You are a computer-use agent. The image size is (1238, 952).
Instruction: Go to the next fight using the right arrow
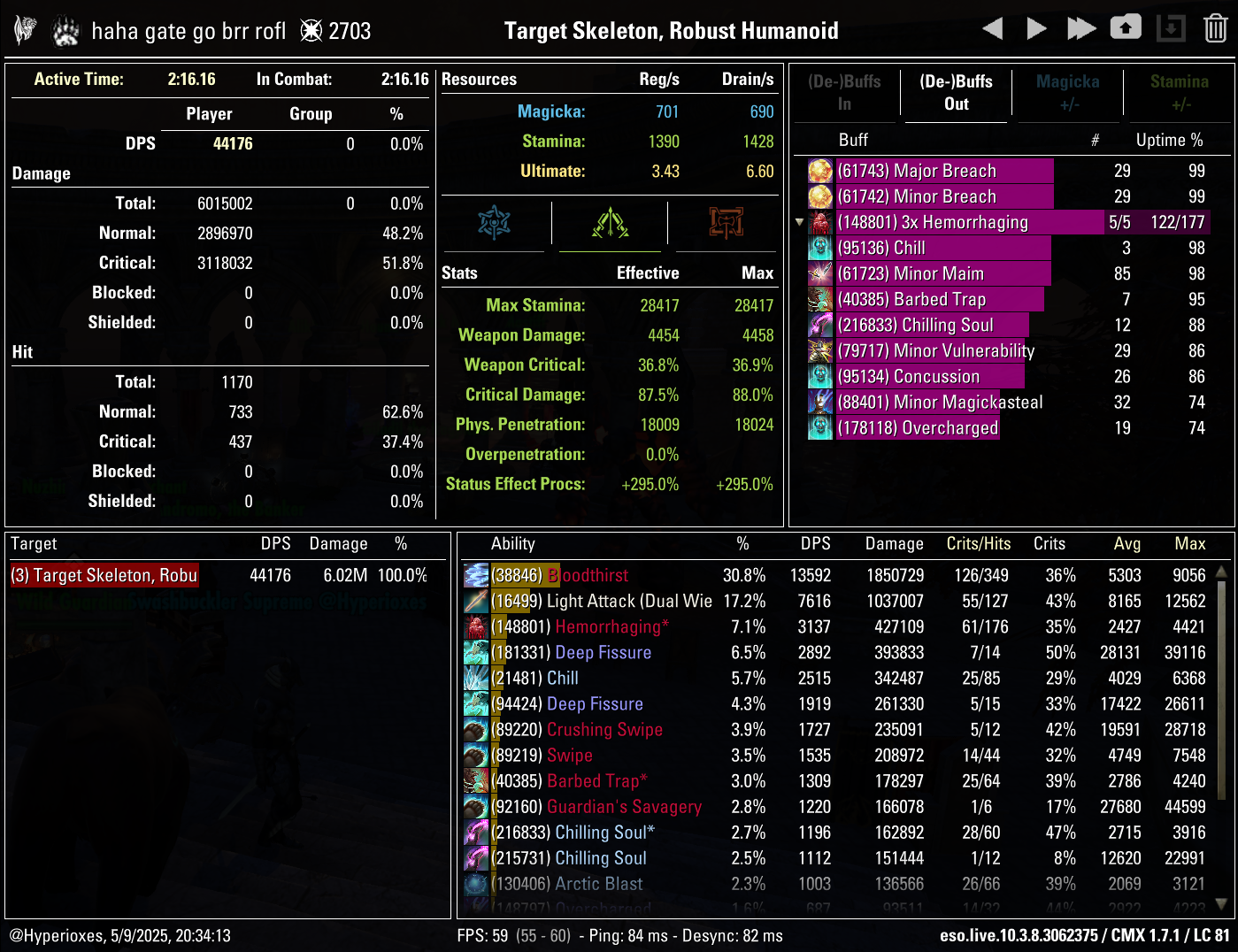1036,27
